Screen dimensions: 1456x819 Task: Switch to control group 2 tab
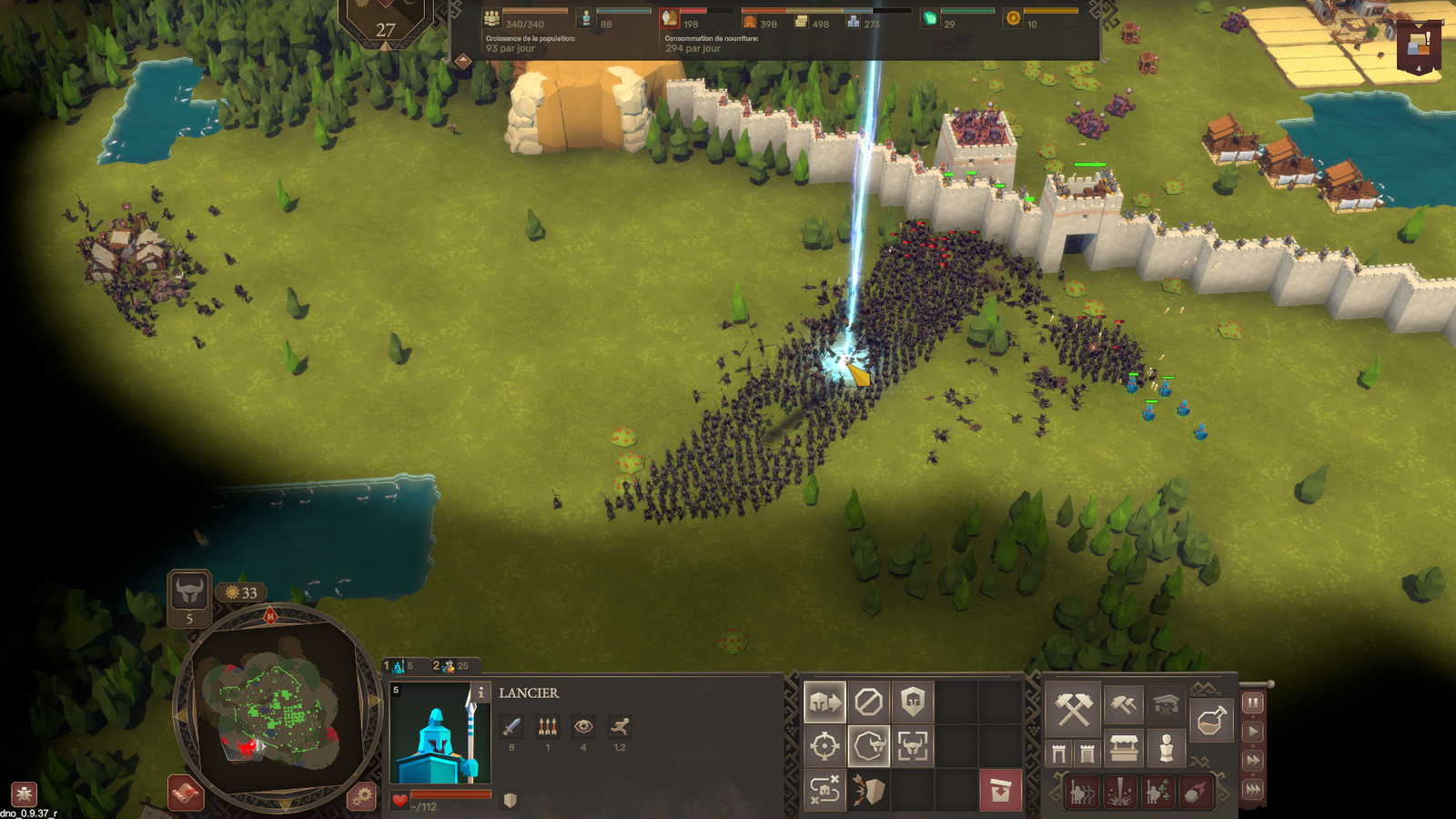tap(450, 666)
